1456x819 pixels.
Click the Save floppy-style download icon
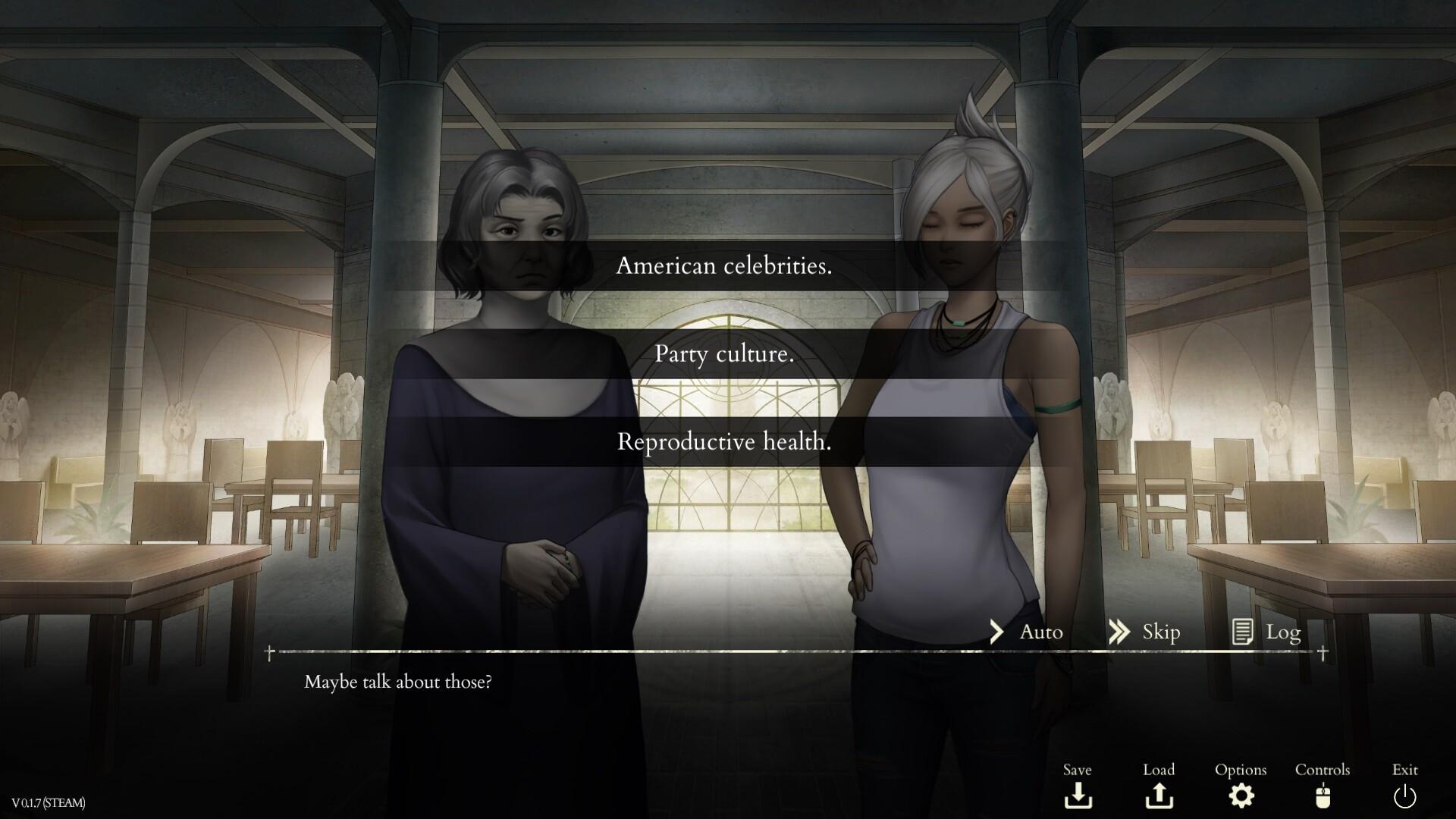(1078, 796)
